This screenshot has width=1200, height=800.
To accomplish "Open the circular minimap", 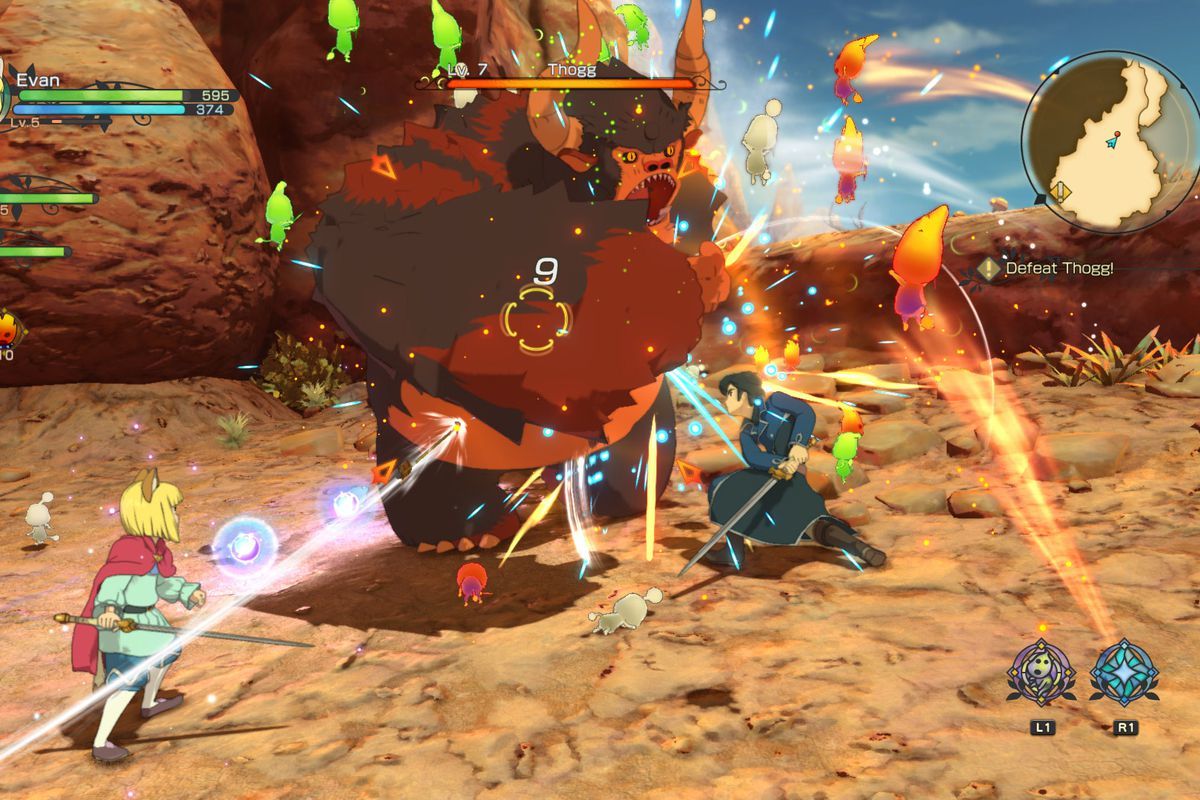I will (x=1108, y=142).
